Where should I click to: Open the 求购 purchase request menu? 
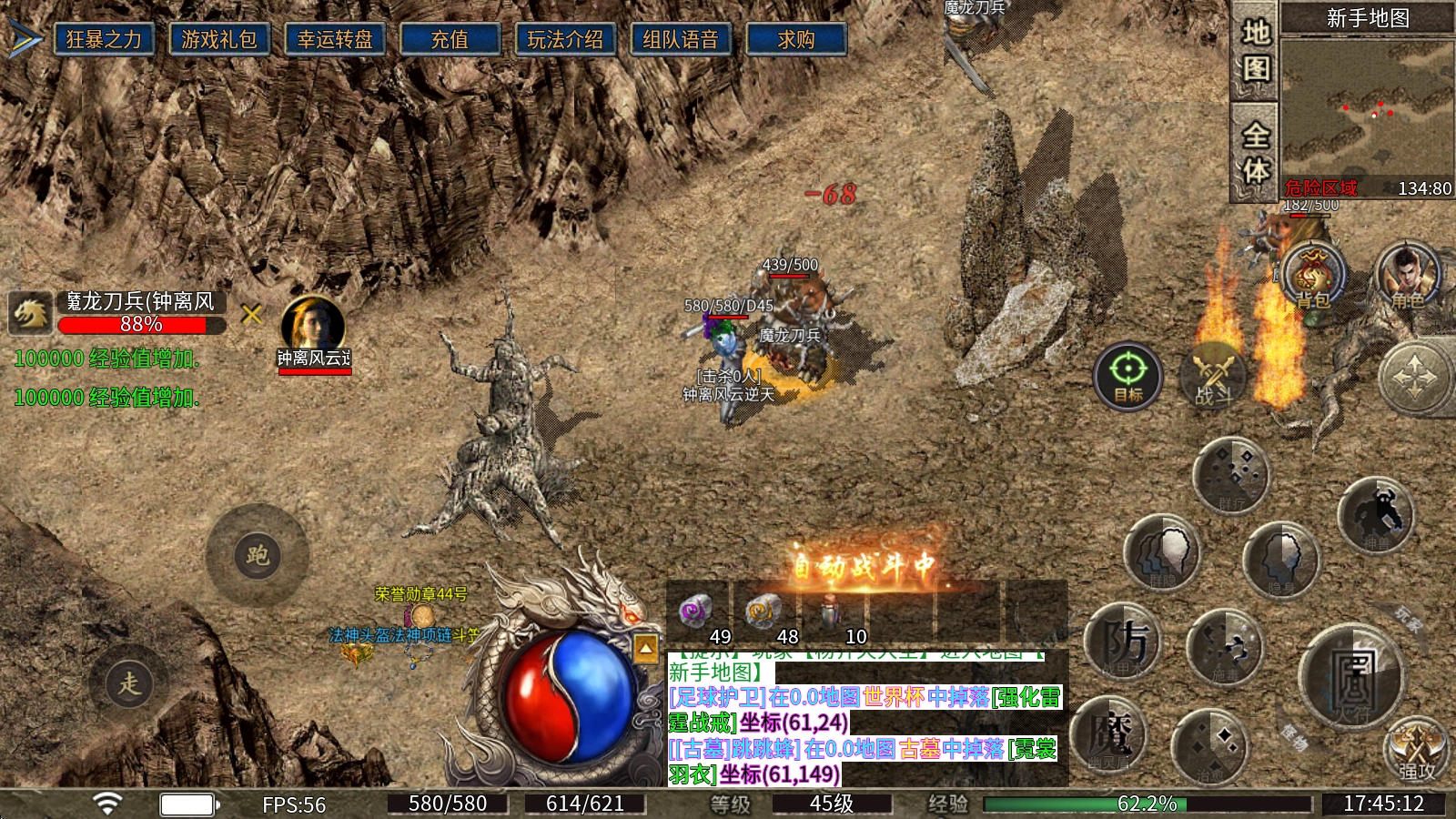point(796,40)
